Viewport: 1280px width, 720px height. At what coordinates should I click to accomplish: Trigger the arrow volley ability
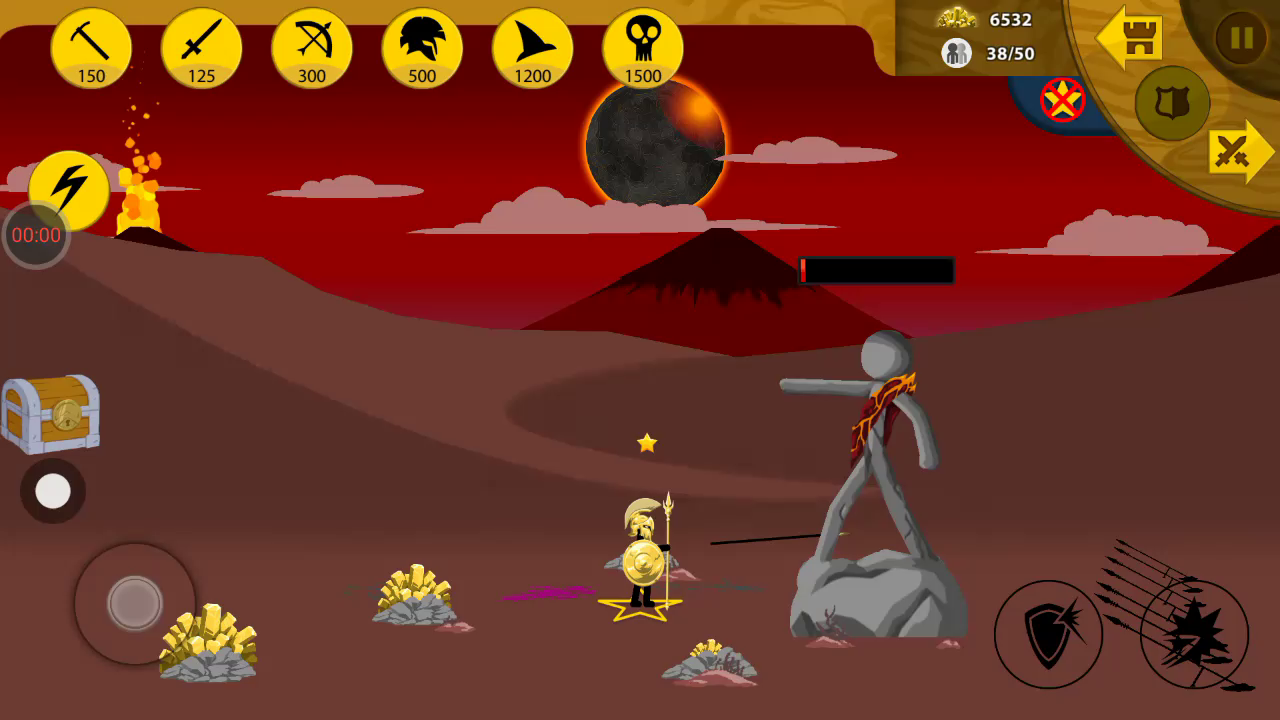1194,634
